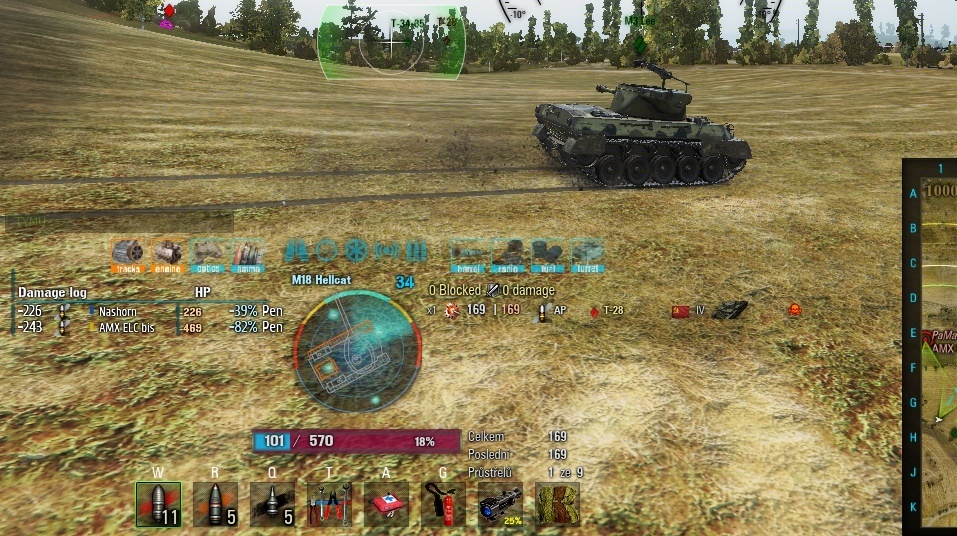Select the ammo rack module indicator
The image size is (957, 536).
point(247,254)
